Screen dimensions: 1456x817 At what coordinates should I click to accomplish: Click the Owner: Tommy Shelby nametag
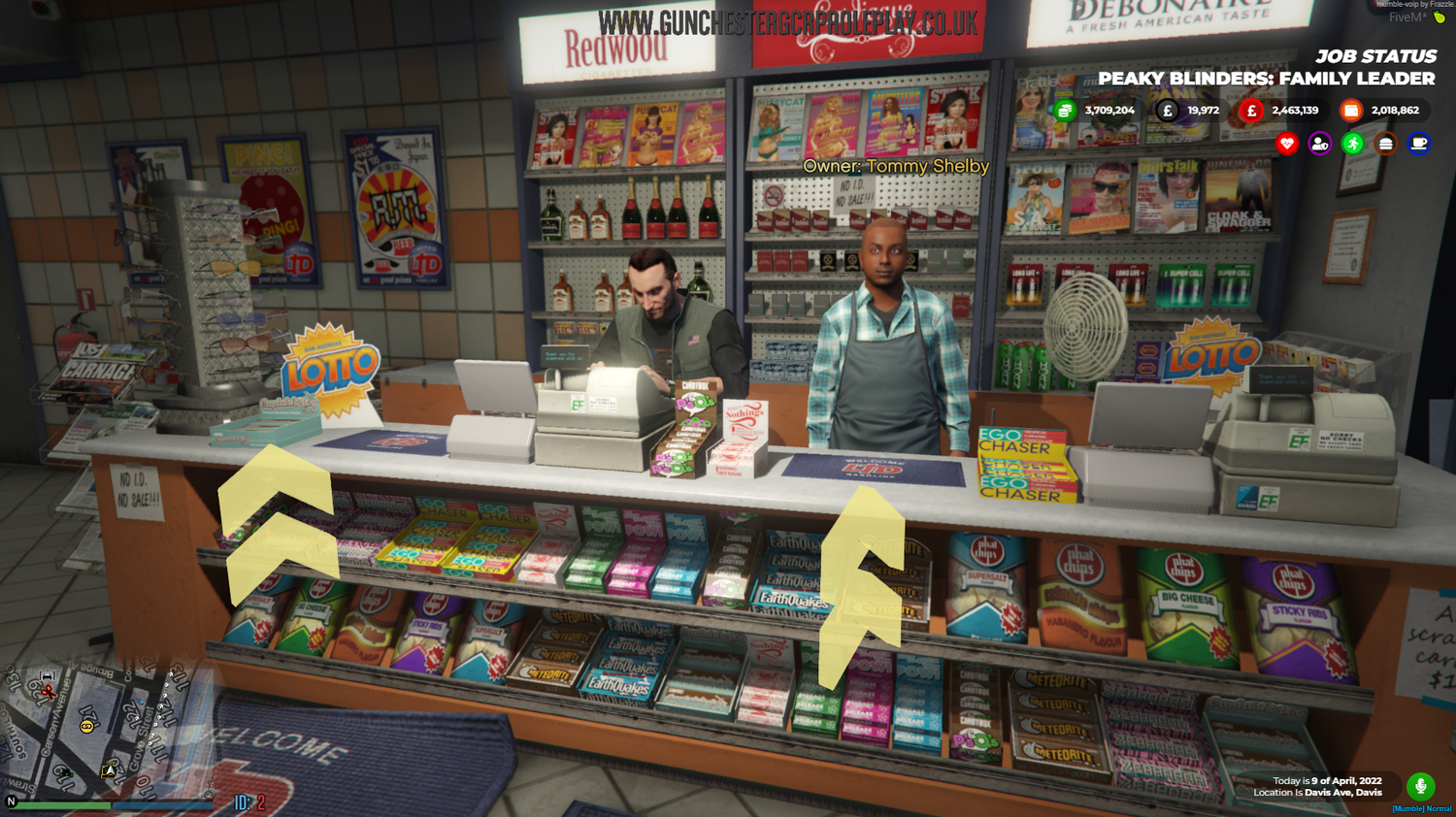tap(894, 167)
